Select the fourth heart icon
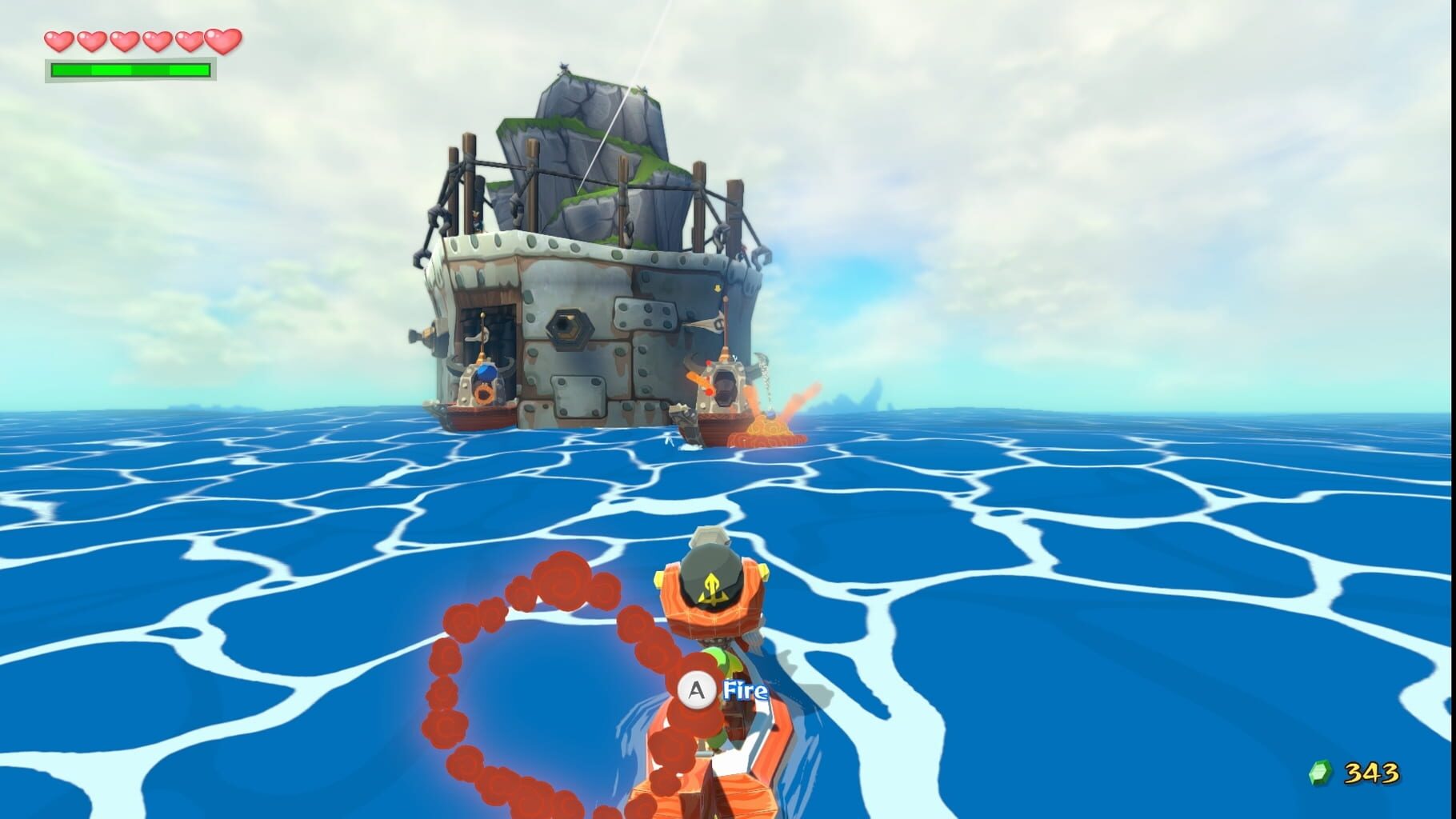1456x819 pixels. pyautogui.click(x=158, y=42)
